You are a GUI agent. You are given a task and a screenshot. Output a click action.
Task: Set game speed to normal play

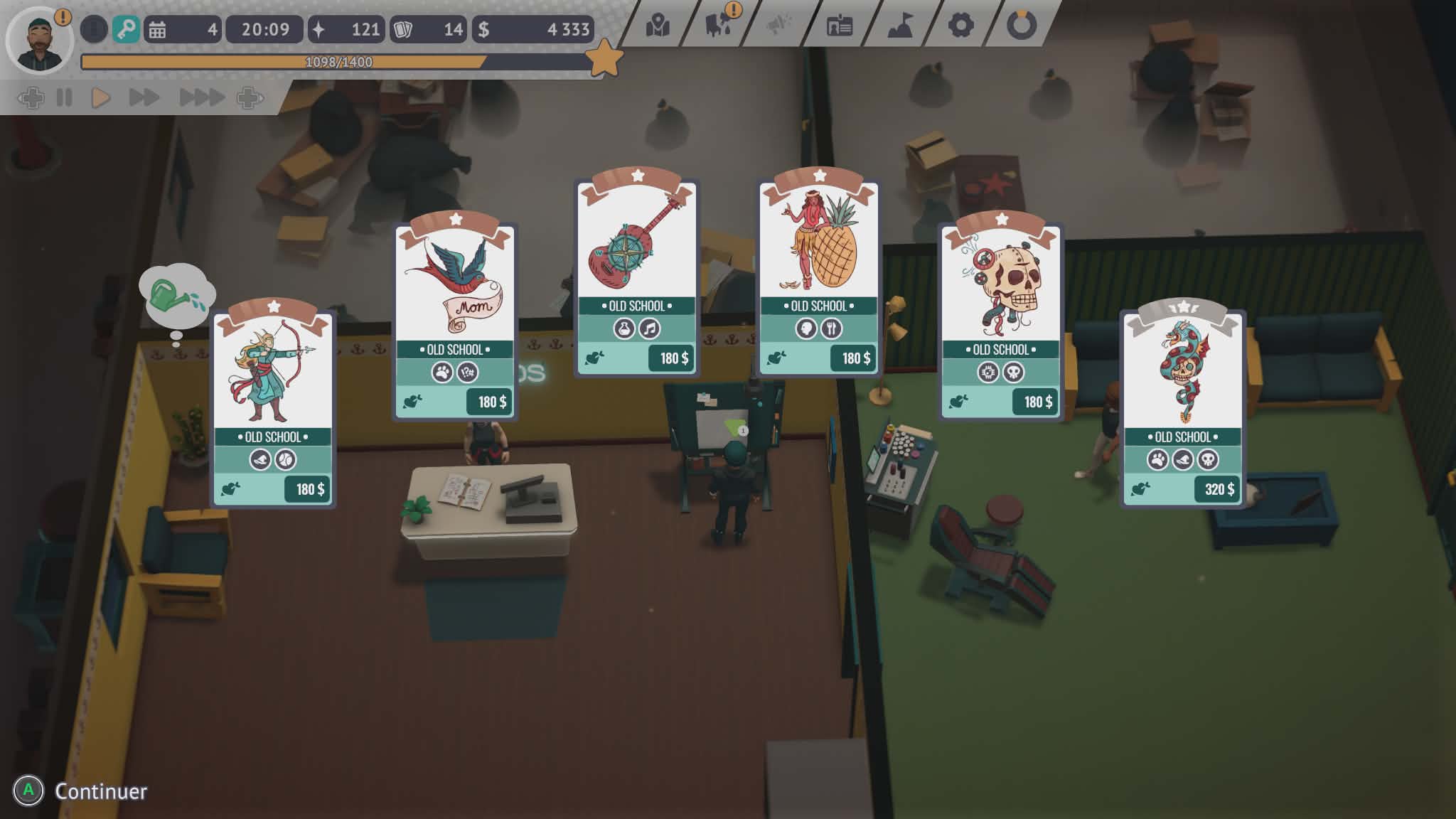pos(100,97)
